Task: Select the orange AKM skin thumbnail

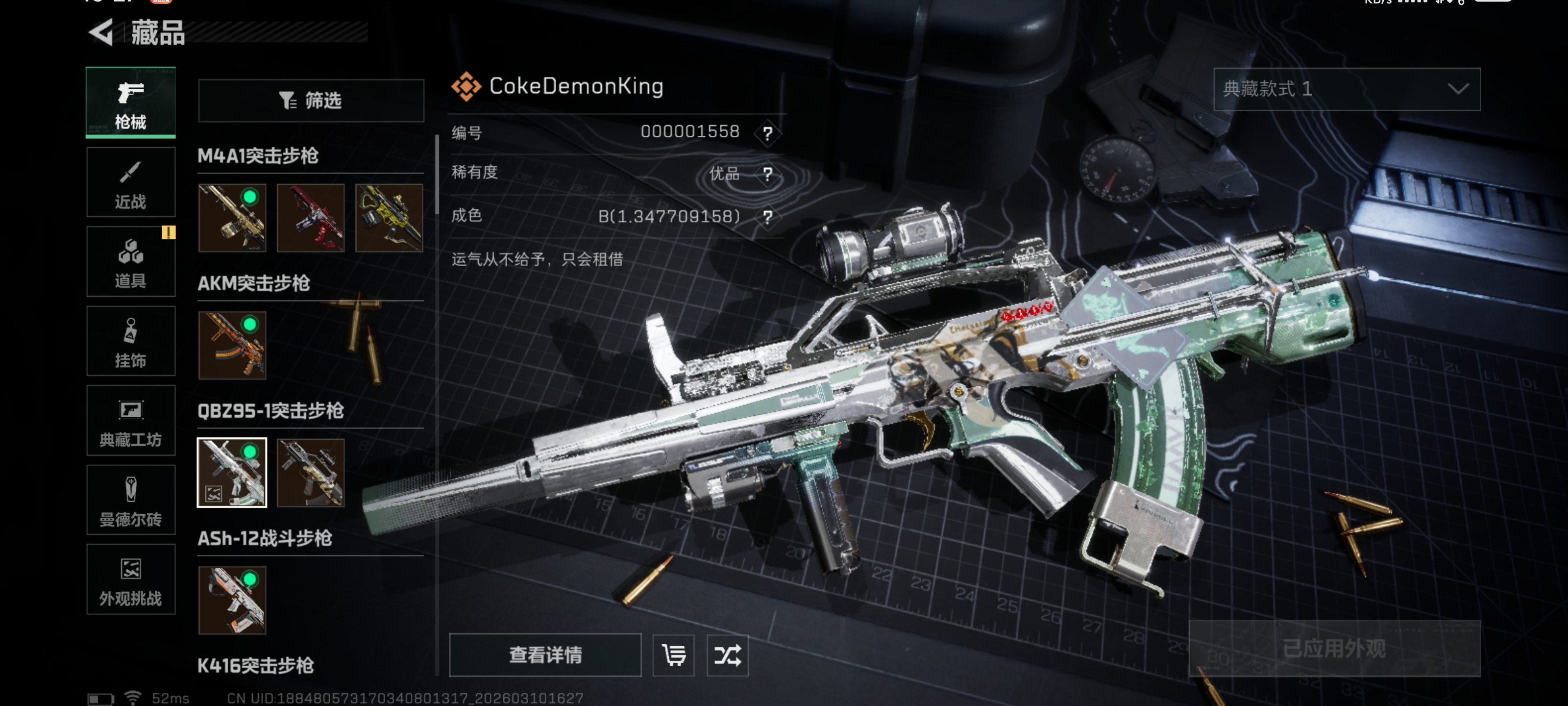Action: [232, 345]
